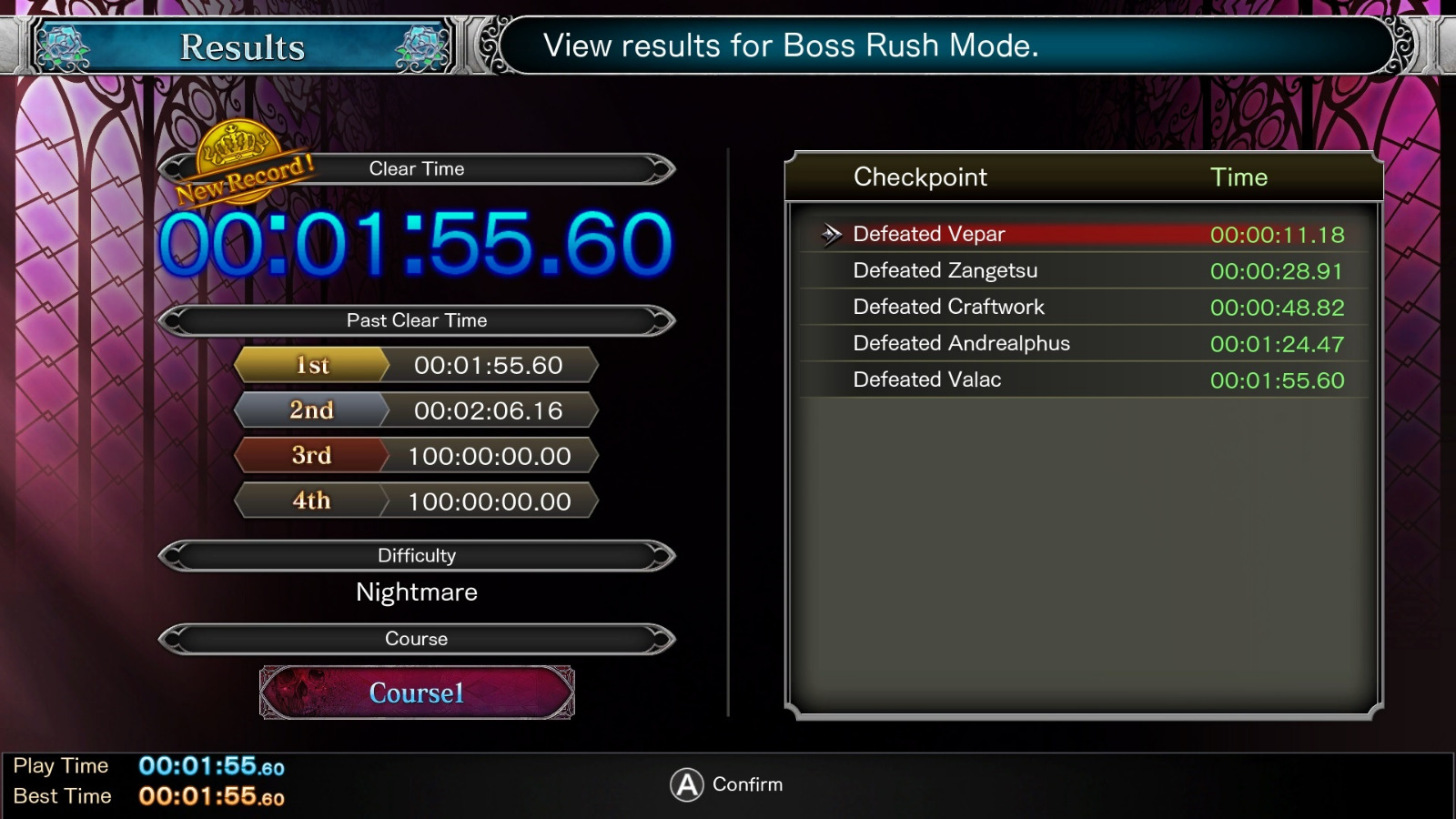Open the Course selection header

[x=417, y=639]
